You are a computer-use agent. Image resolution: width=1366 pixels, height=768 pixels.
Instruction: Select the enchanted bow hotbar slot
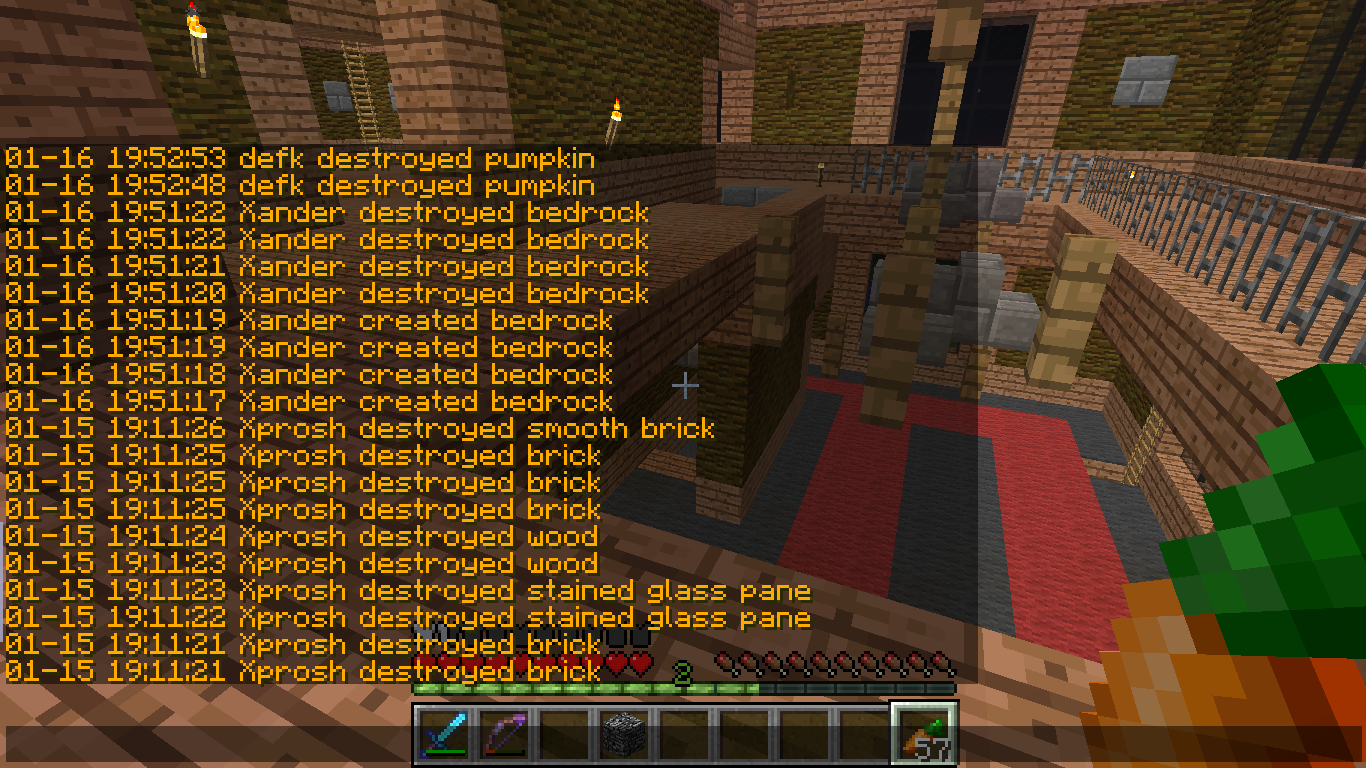(502, 733)
